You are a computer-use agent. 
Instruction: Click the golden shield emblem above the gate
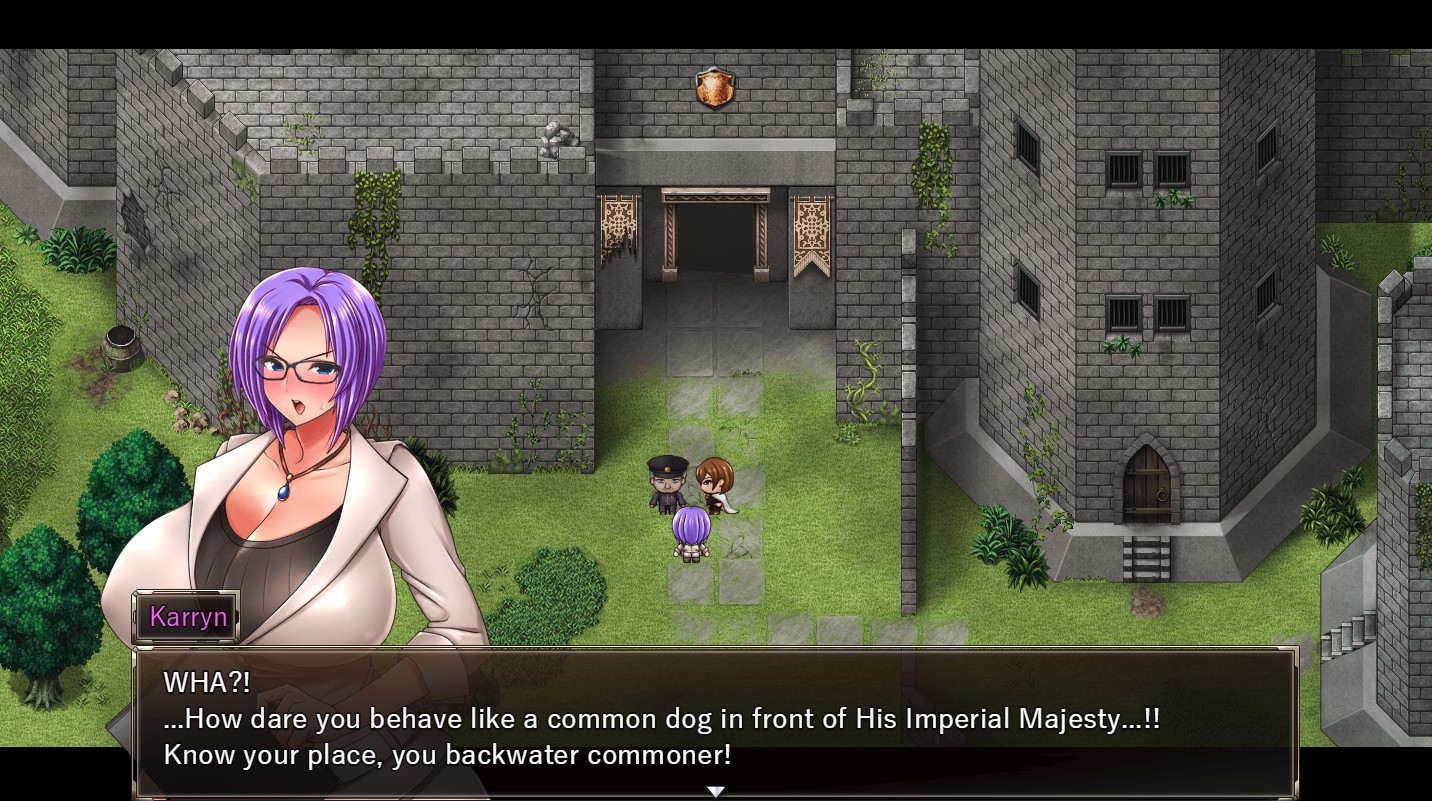716,88
